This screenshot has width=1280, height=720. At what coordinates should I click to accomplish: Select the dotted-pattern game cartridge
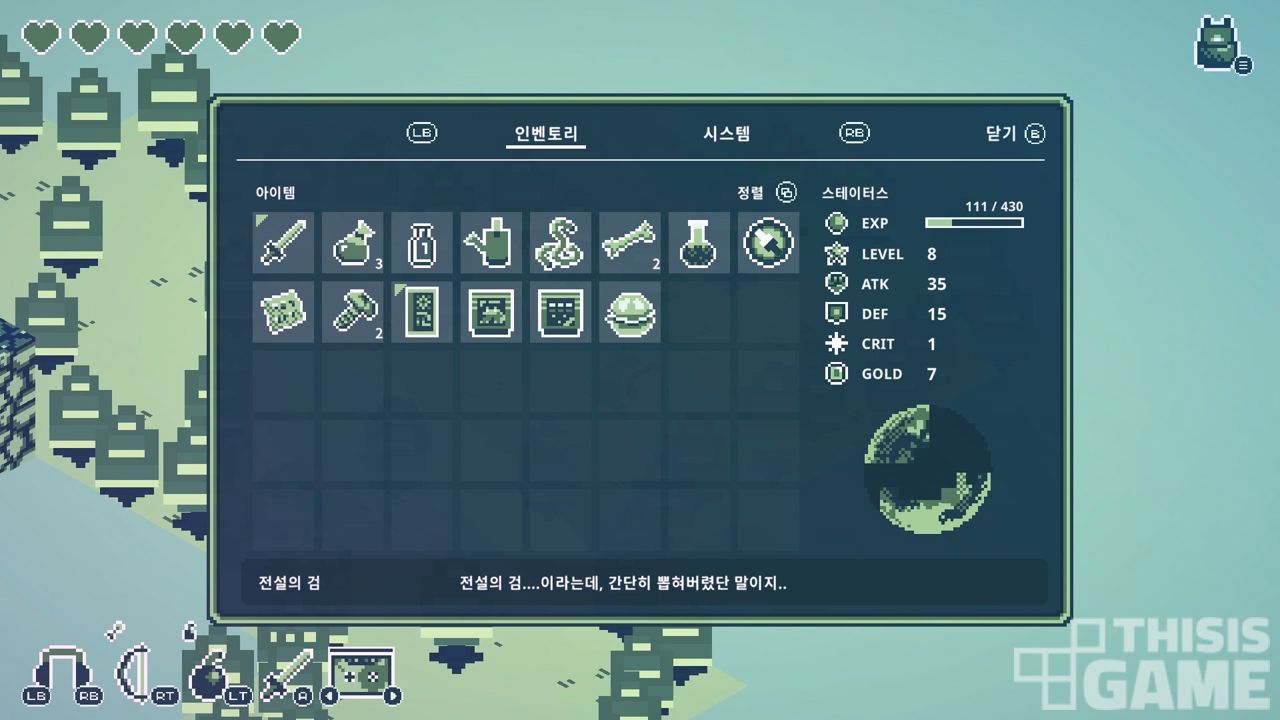click(x=560, y=312)
